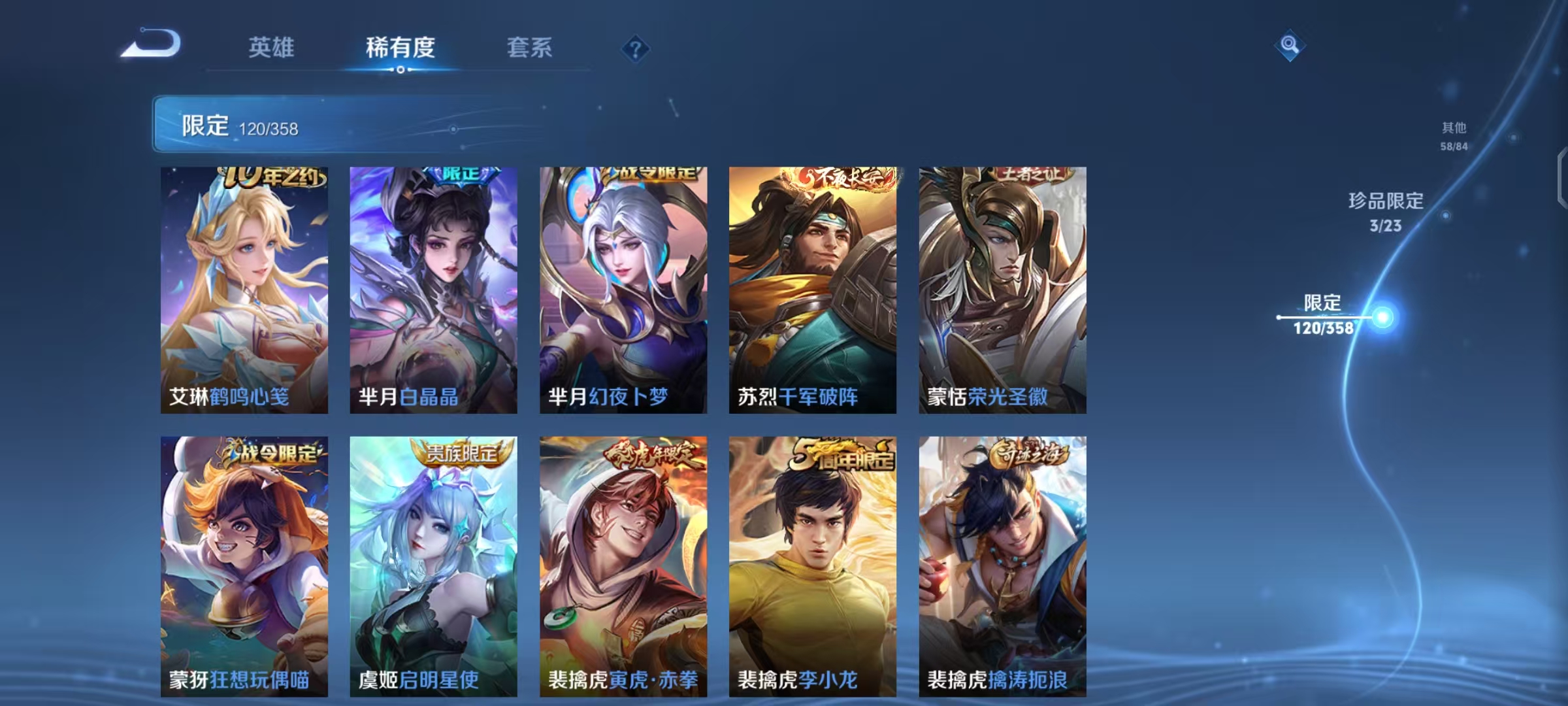
Task: Switch to the 英雄 tab
Action: [x=272, y=48]
